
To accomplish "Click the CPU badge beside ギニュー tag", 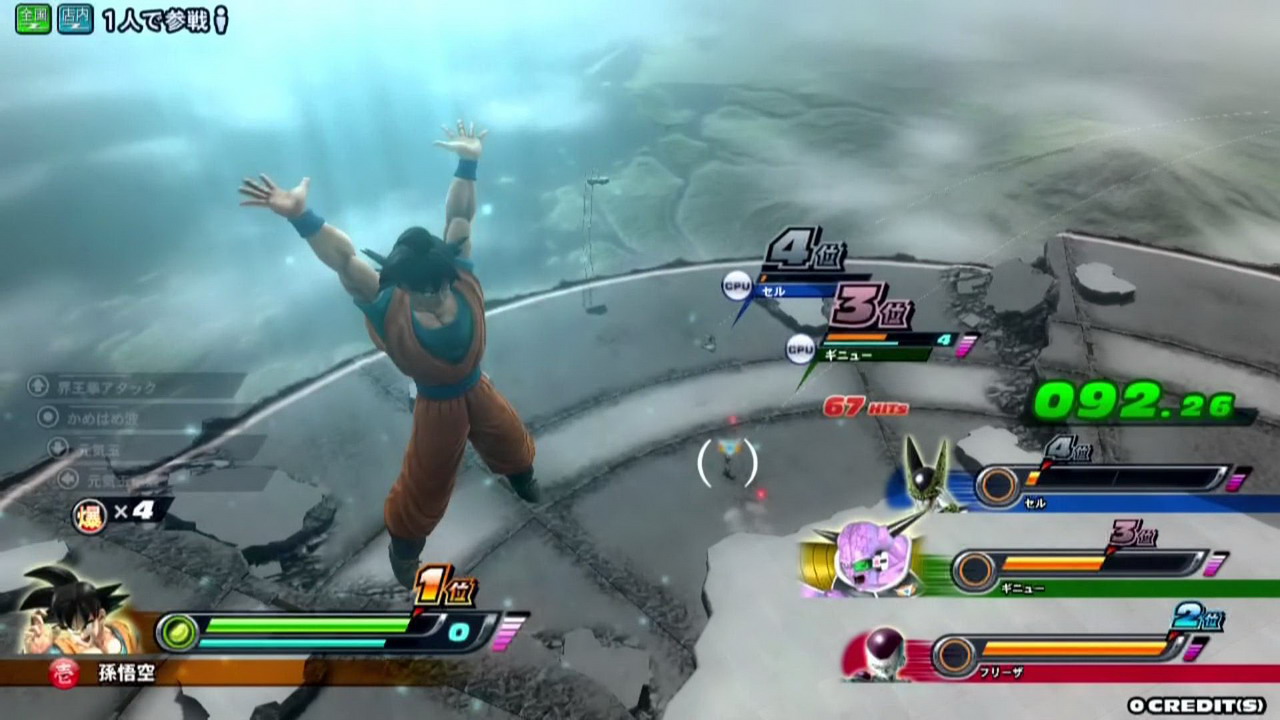I will point(800,347).
